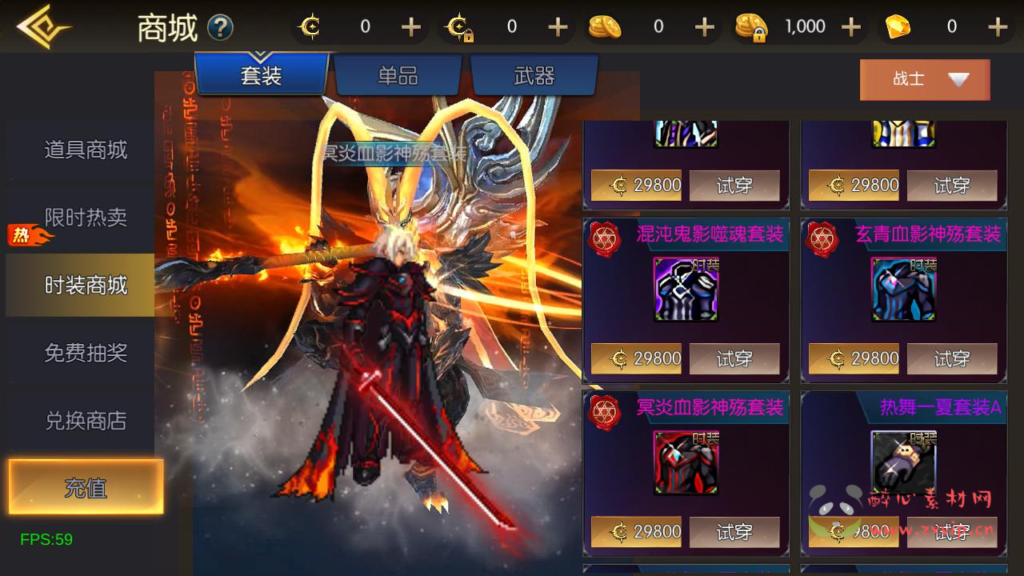Screen dimensions: 1024x576
Task: Click the 充值 recharge button
Action: pos(85,488)
